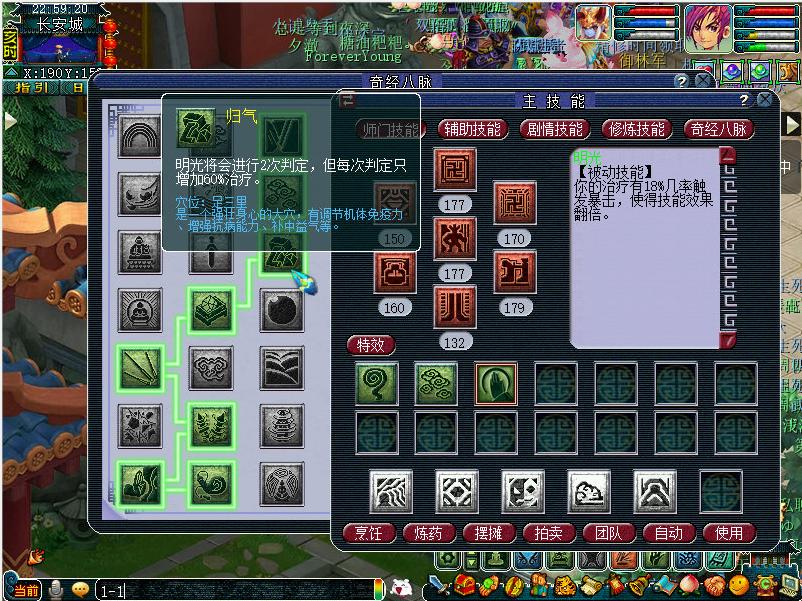The height and width of the screenshot is (601, 802).
Task: Click the 团队 team button
Action: tap(609, 533)
